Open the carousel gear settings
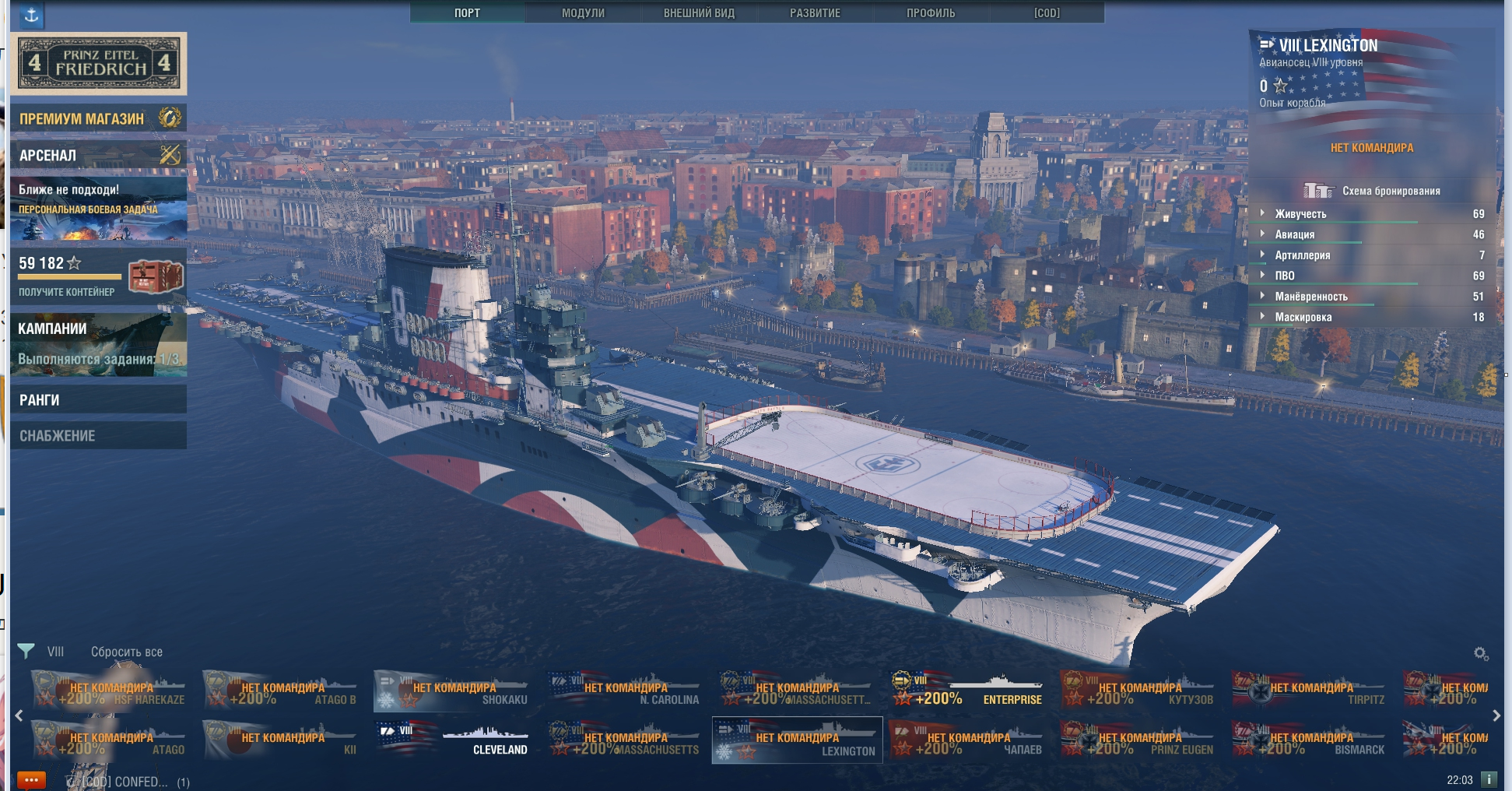The image size is (1512, 791). tap(1481, 654)
